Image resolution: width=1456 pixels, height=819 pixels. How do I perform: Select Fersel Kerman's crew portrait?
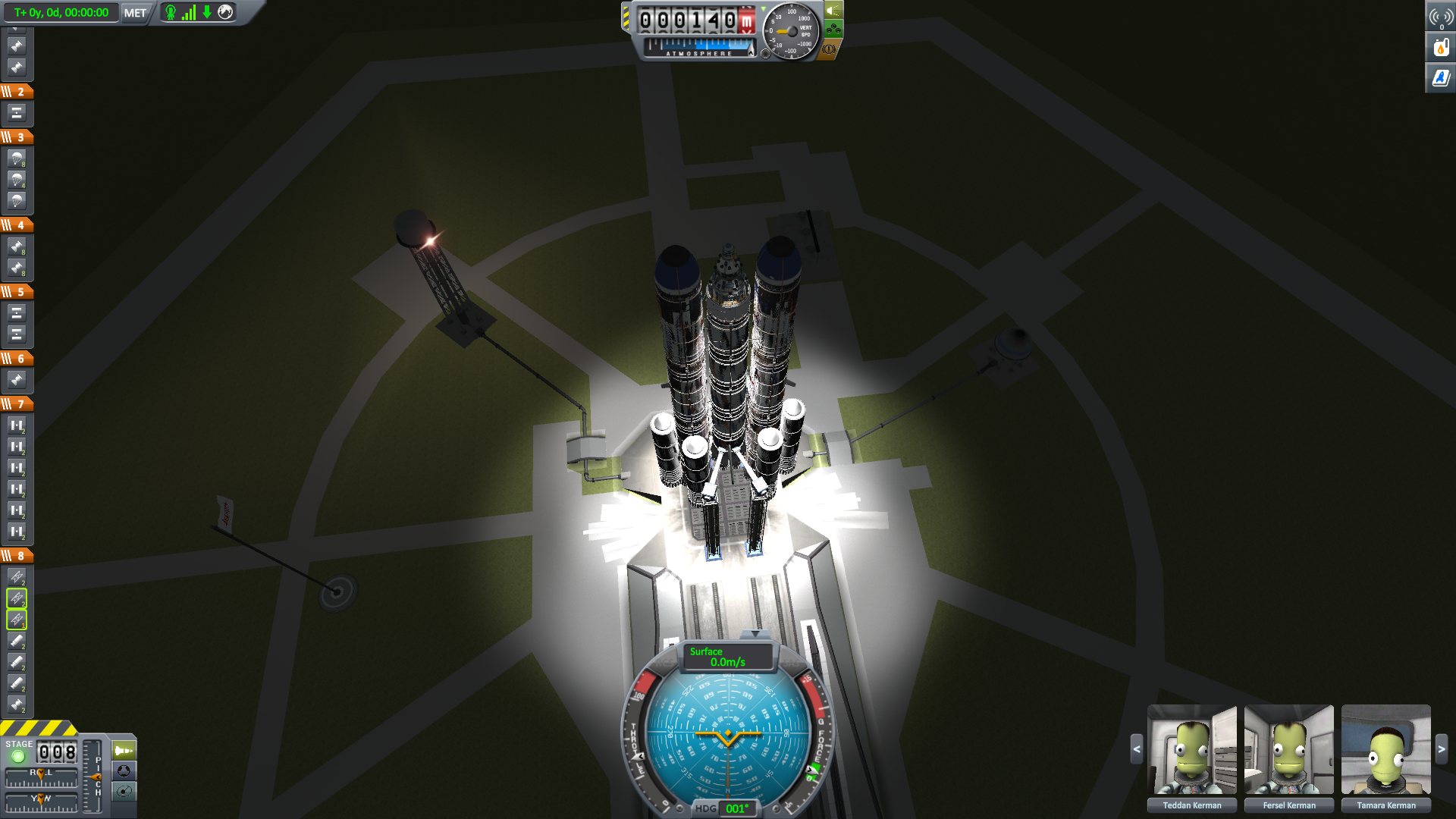(x=1288, y=749)
